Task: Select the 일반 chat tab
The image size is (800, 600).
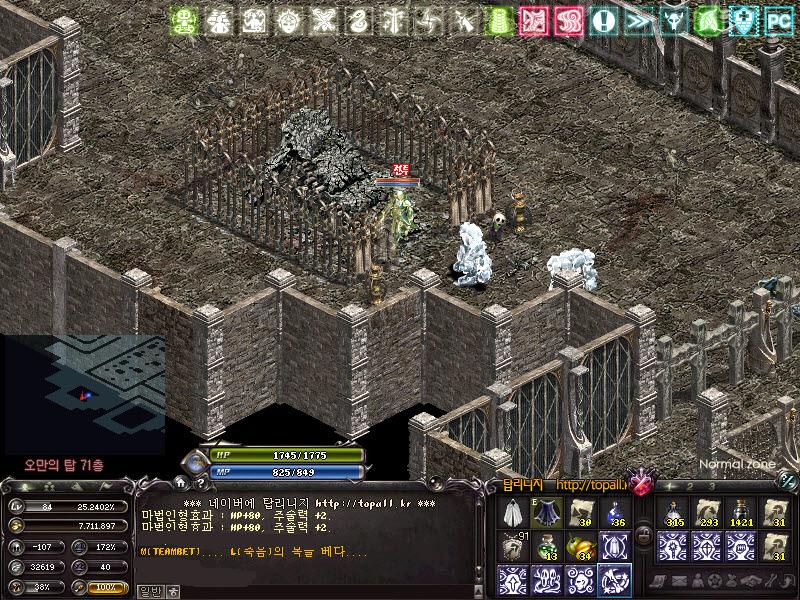Action: click(x=149, y=591)
